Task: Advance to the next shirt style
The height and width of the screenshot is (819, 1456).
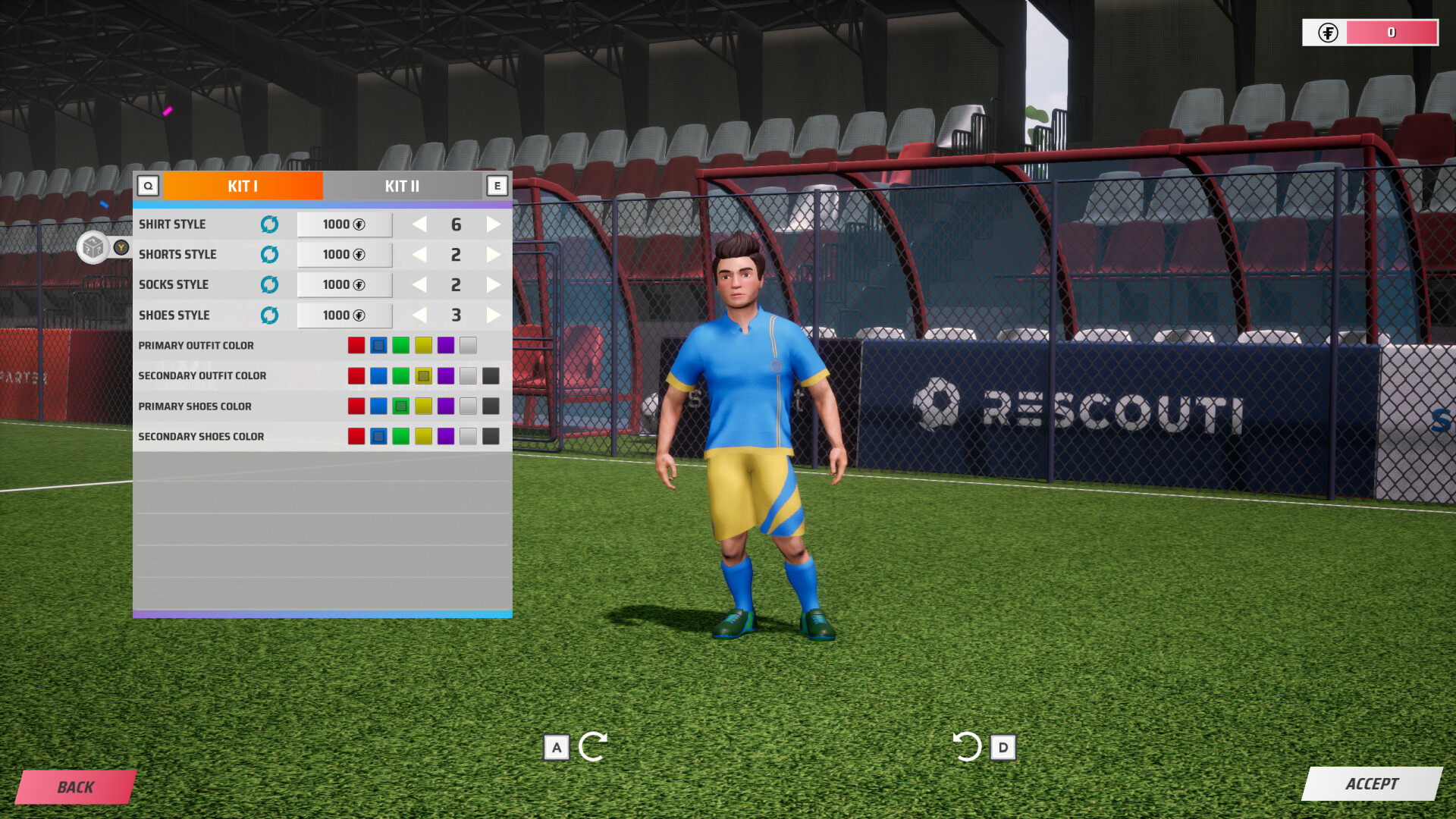Action: [494, 224]
